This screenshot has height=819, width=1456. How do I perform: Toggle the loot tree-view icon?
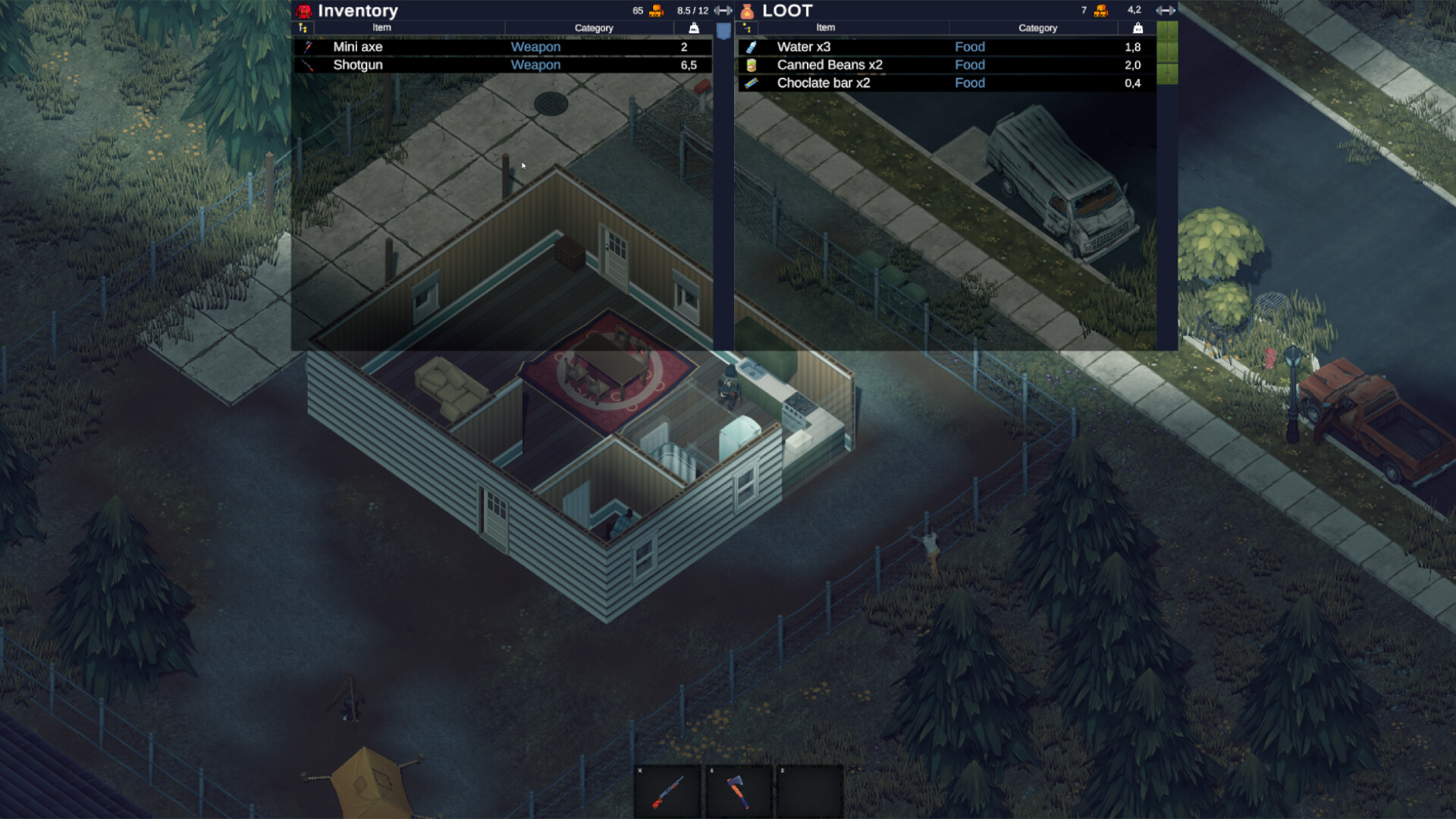[747, 28]
